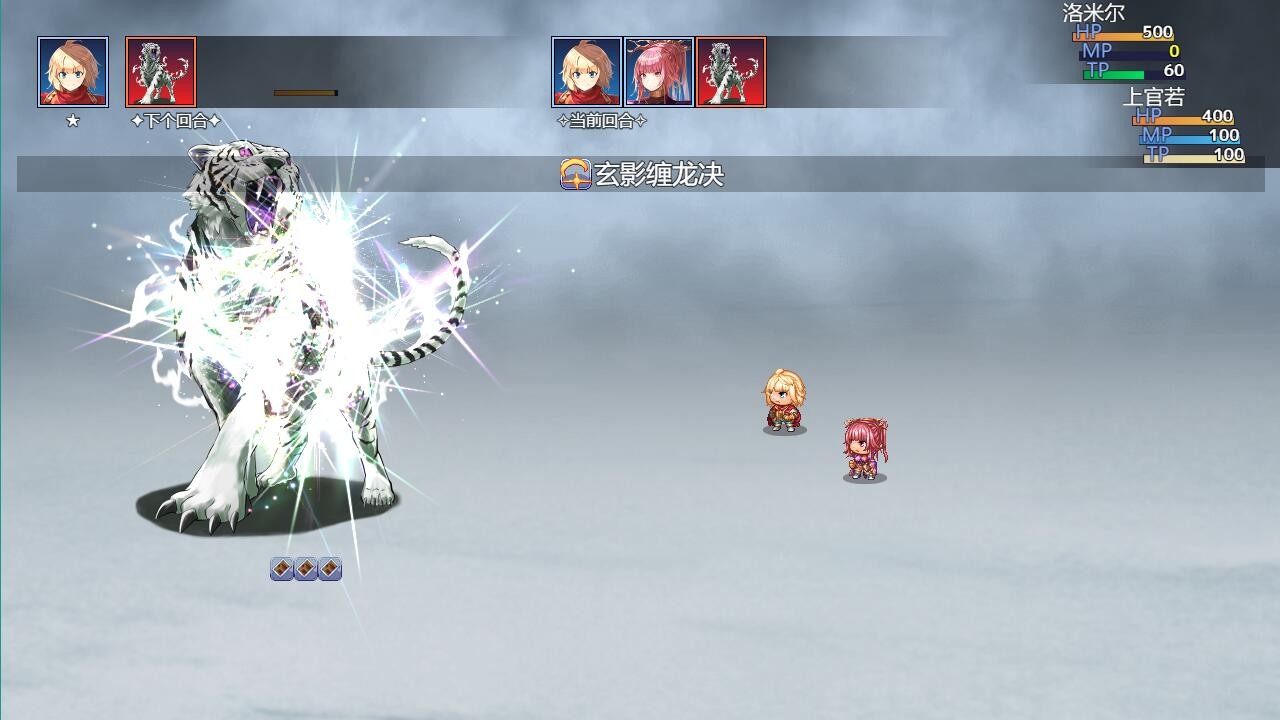Click the first diamond buff icon below the tiger

click(x=280, y=568)
